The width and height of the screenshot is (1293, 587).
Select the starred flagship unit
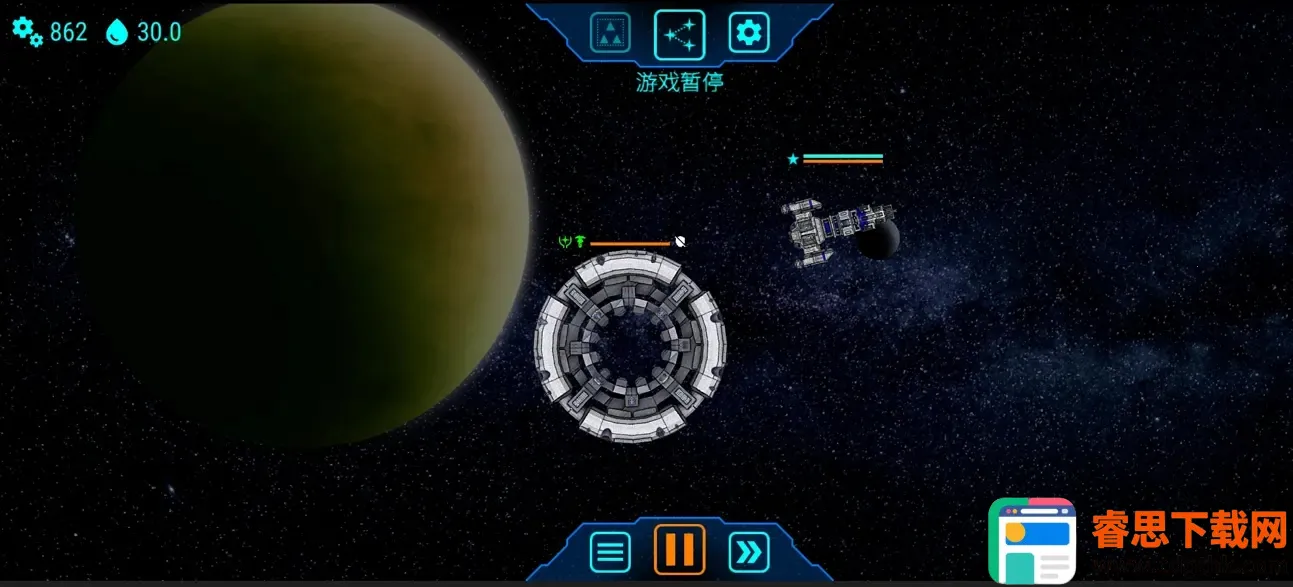[x=828, y=226]
